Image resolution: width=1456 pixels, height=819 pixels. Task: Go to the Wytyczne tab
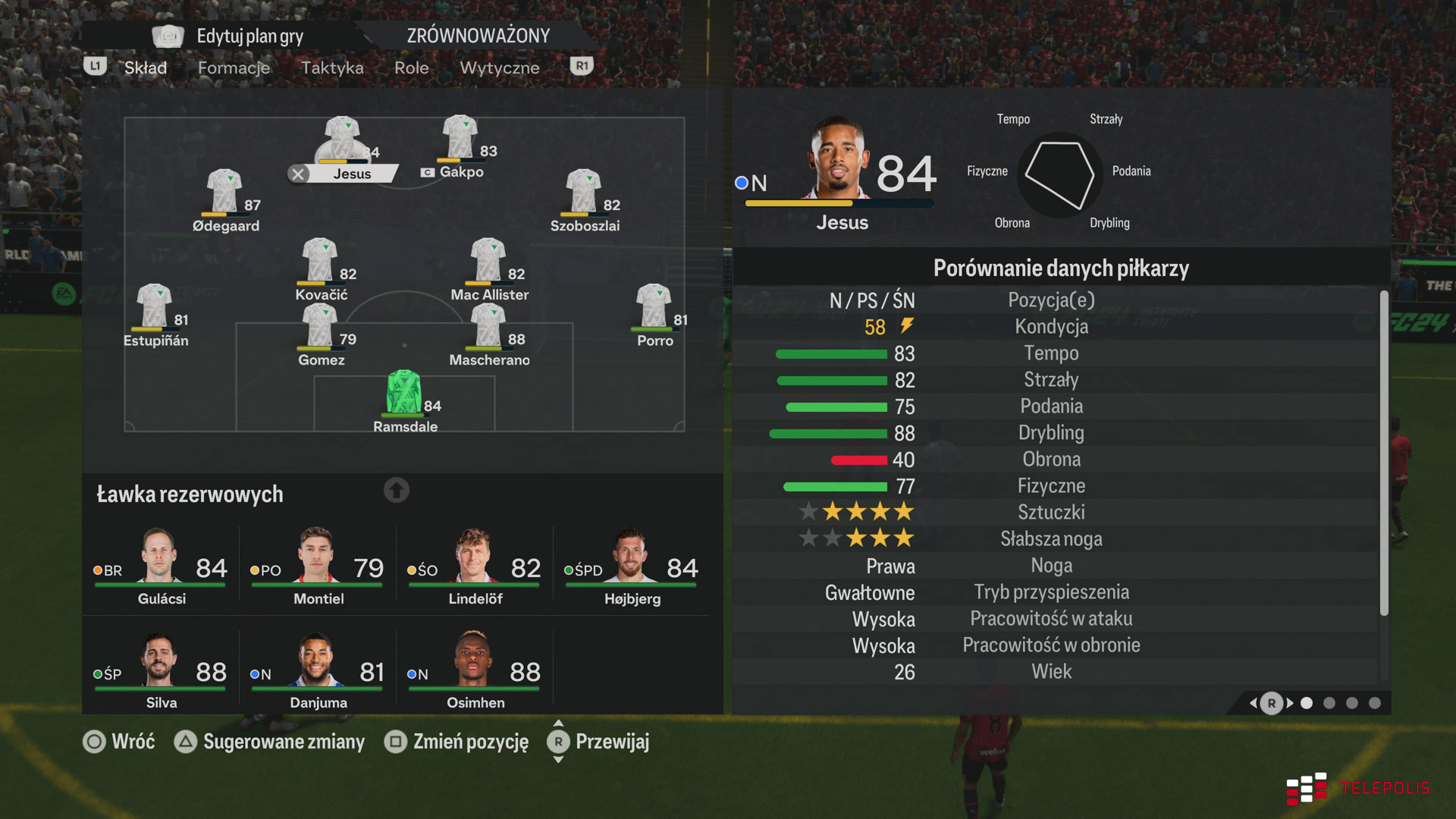(x=499, y=67)
